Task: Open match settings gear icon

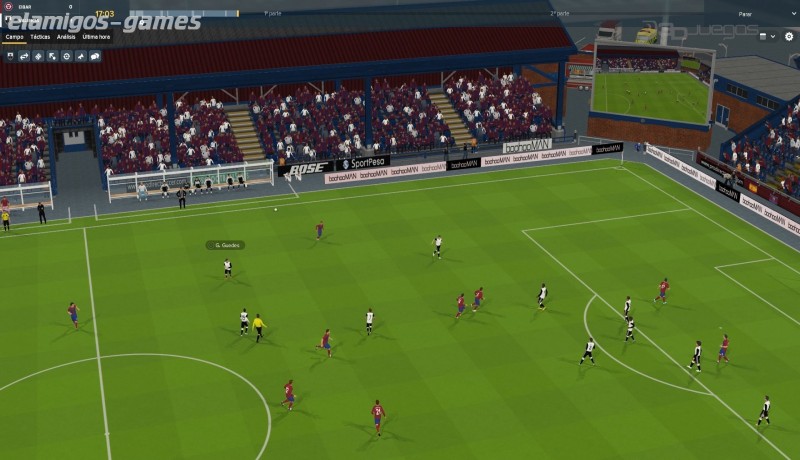Action: coord(788,36)
